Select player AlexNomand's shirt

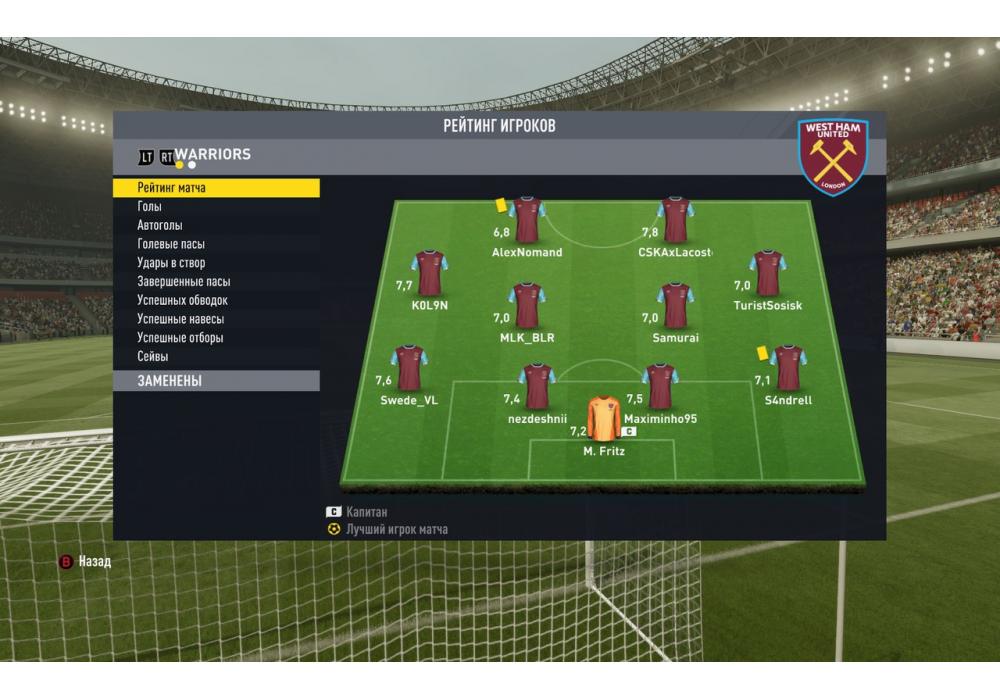[527, 220]
